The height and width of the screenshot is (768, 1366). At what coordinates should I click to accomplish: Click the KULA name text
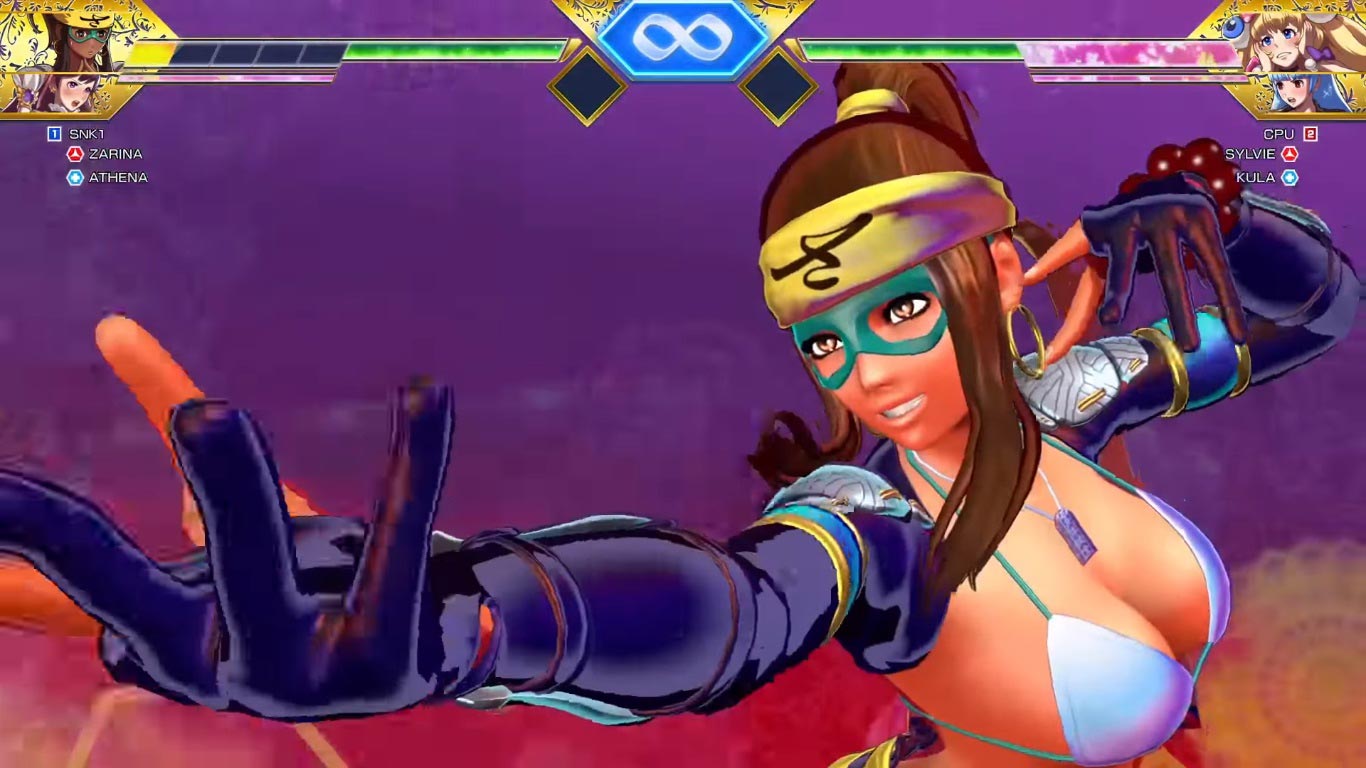pos(1257,177)
